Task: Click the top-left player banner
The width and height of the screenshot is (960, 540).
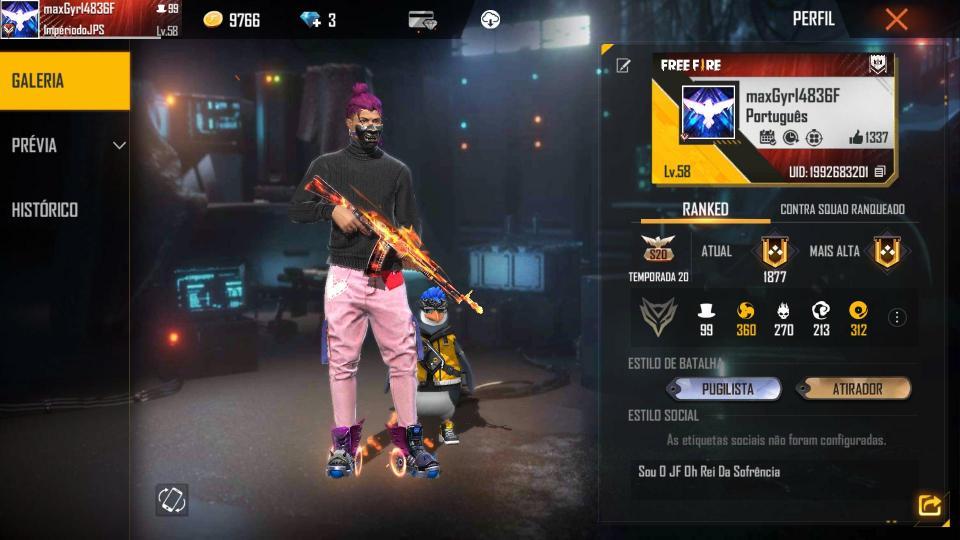Action: click(90, 19)
